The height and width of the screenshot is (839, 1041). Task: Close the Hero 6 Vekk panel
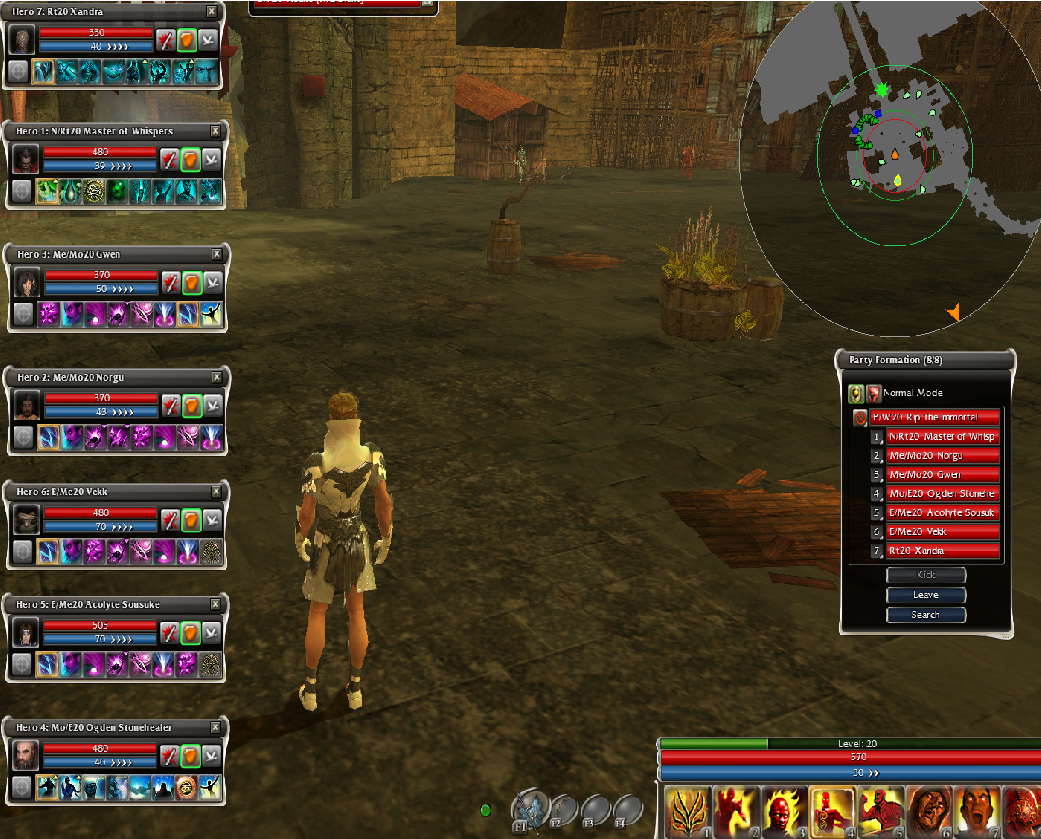pyautogui.click(x=214, y=492)
